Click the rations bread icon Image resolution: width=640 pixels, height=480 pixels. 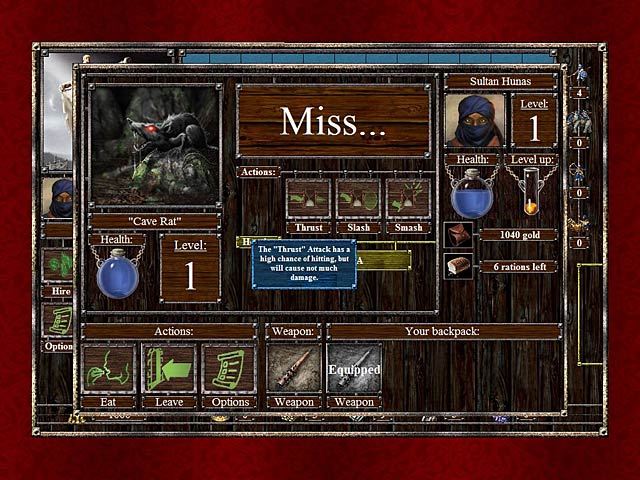pyautogui.click(x=457, y=266)
